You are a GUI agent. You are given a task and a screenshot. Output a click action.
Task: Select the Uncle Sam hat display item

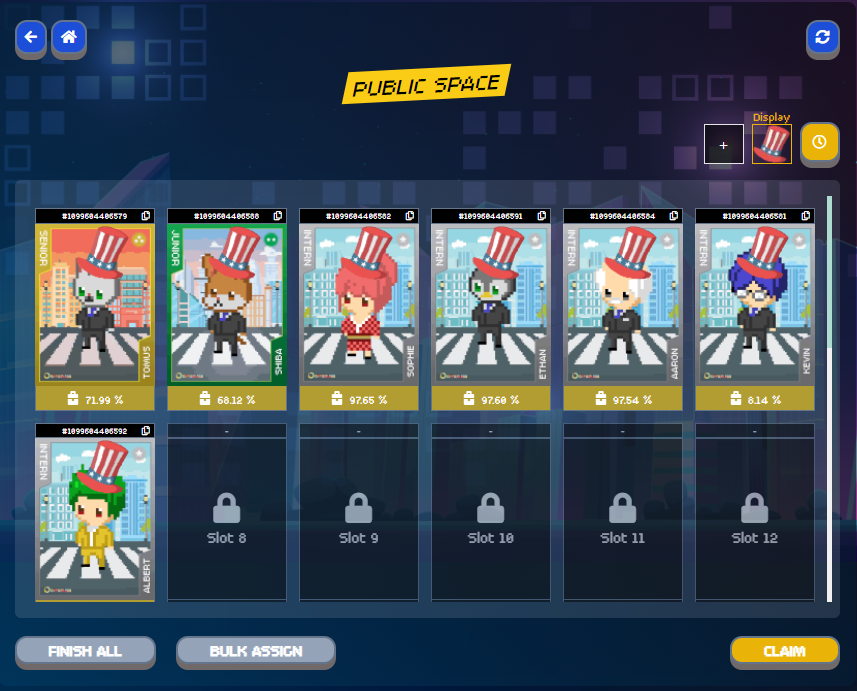[x=771, y=145]
